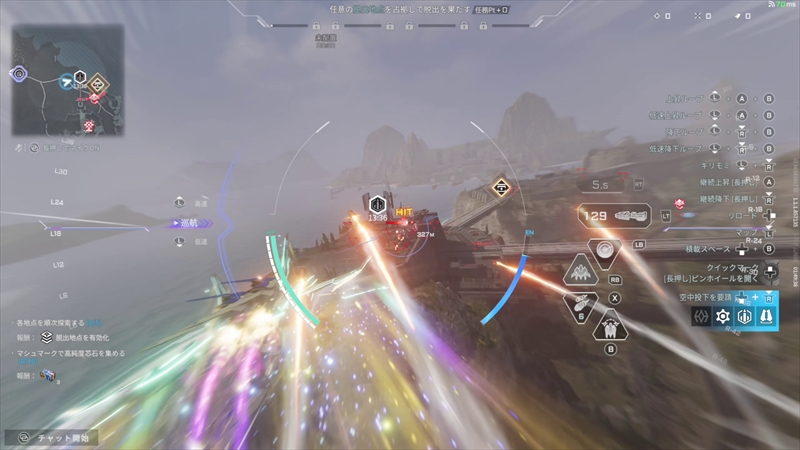This screenshot has width=800, height=450.
Task: Select the gold diamond marker on minimap
Action: pos(97,85)
